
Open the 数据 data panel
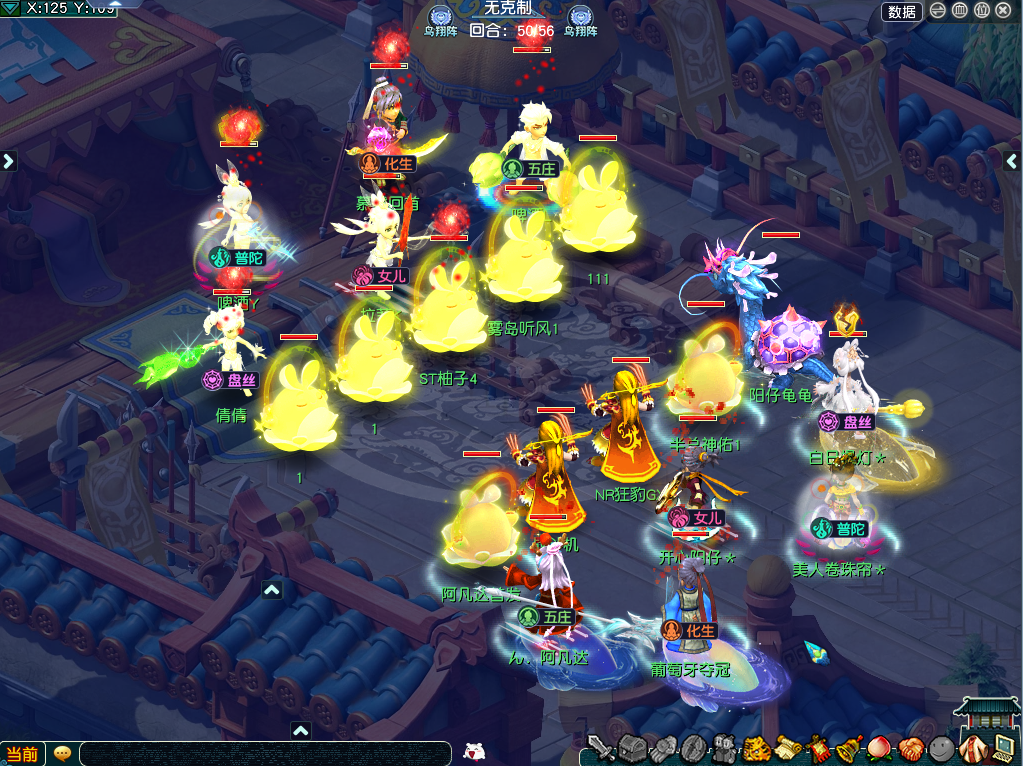tap(901, 12)
